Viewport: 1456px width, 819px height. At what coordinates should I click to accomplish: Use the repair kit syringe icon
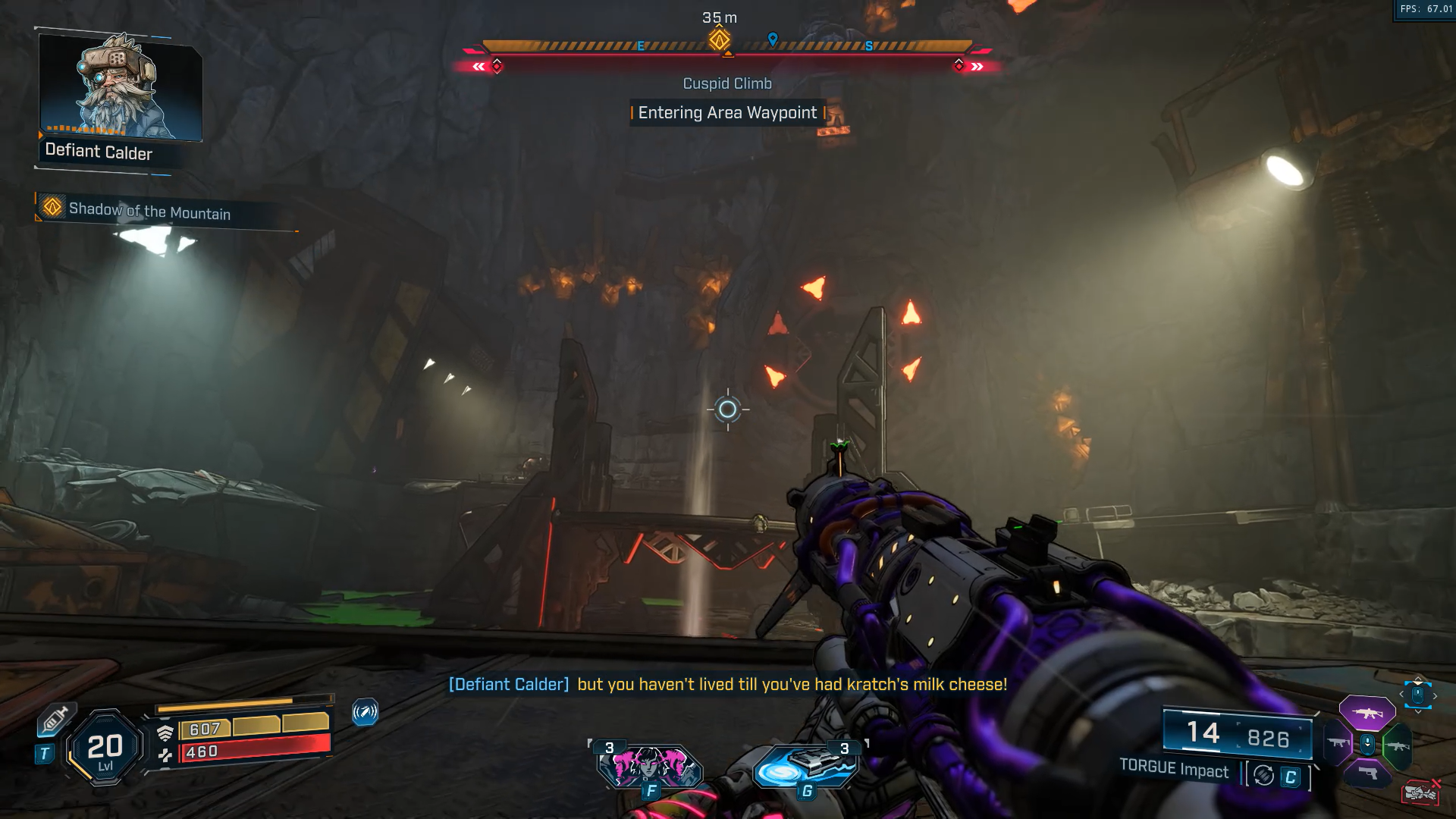coord(55,720)
